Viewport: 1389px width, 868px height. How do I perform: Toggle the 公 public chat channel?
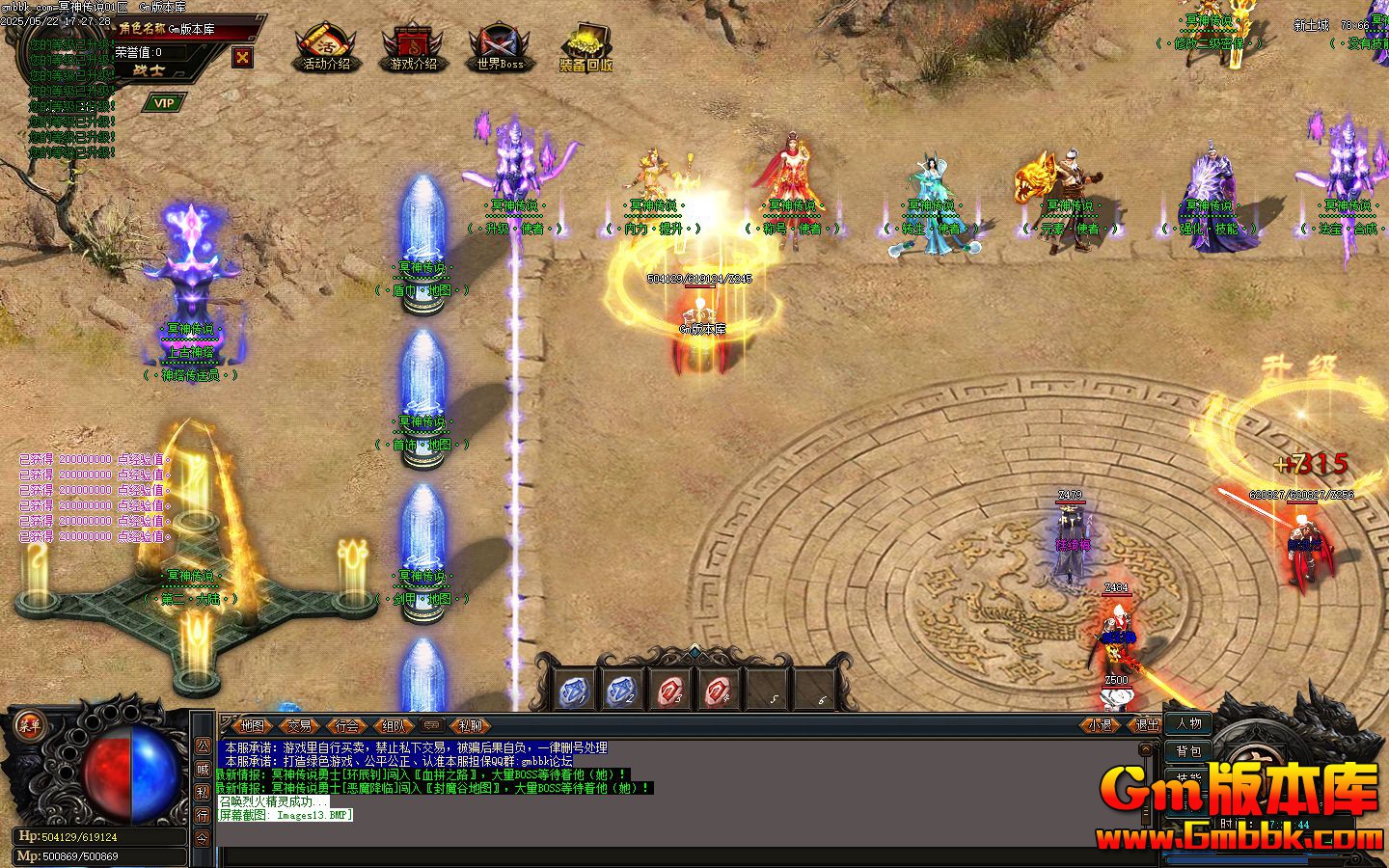202,747
